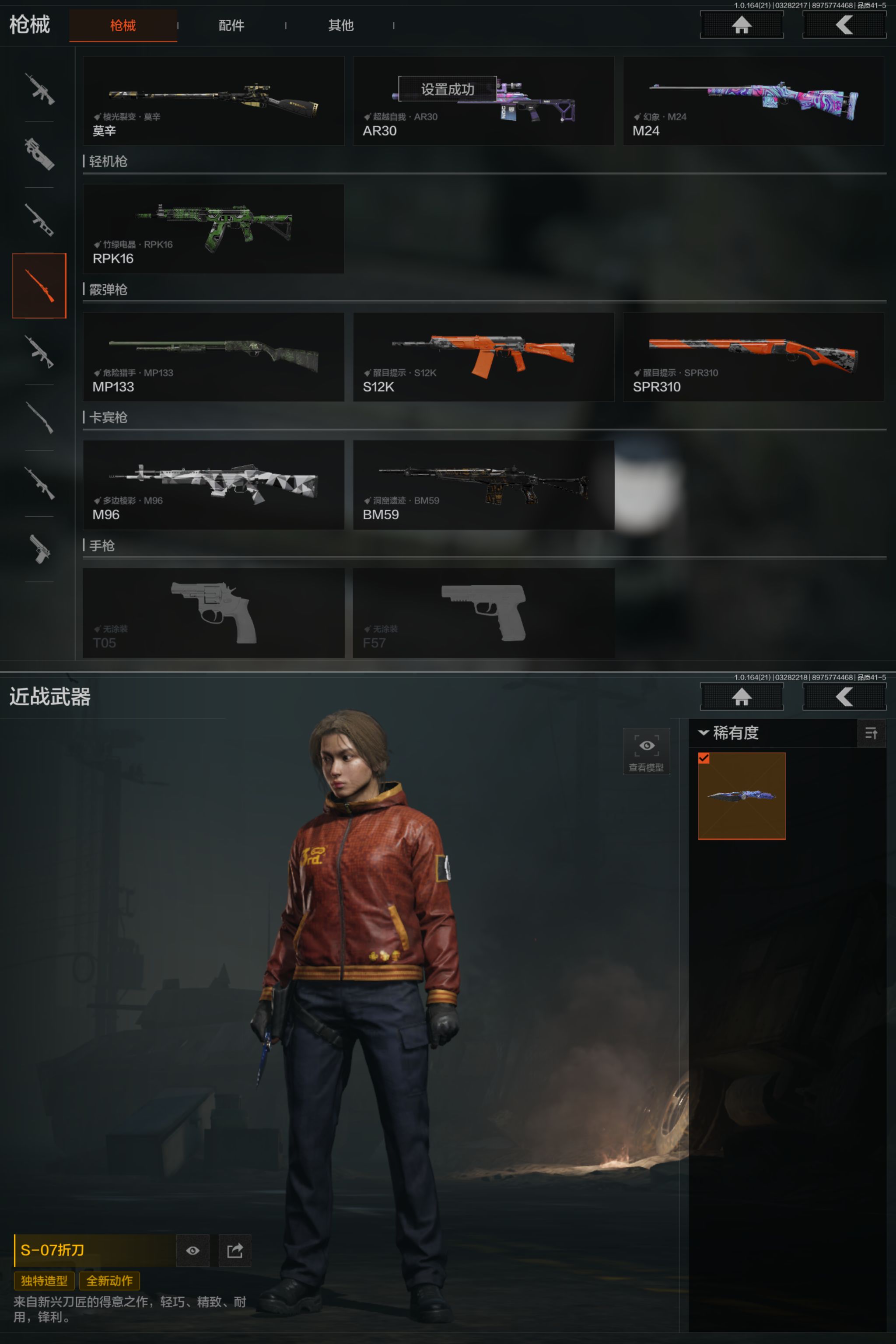Choose the T05 revolver card
Screen dimensions: 896x1344
tap(213, 612)
